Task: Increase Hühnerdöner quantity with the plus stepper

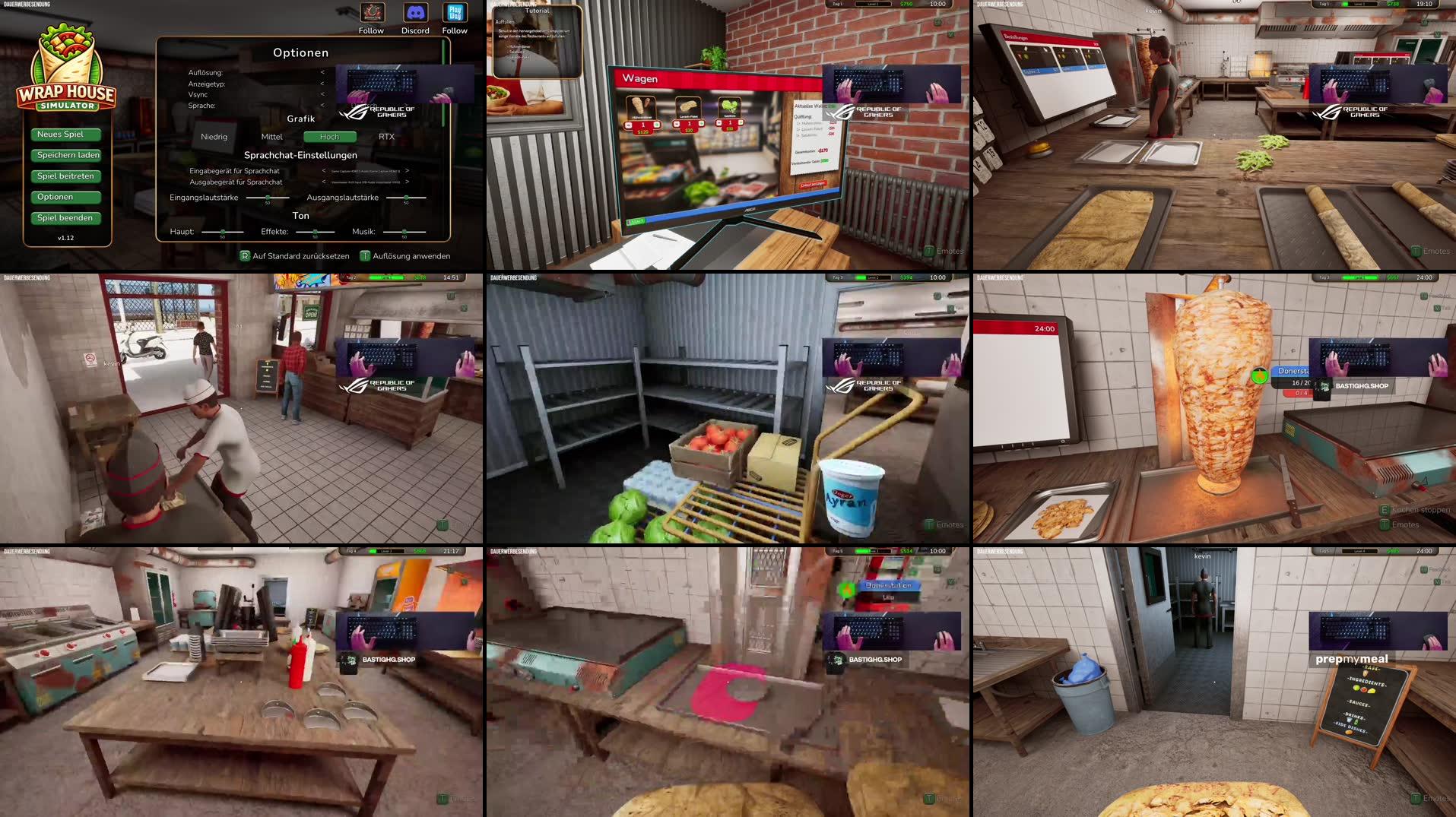Action: point(658,125)
